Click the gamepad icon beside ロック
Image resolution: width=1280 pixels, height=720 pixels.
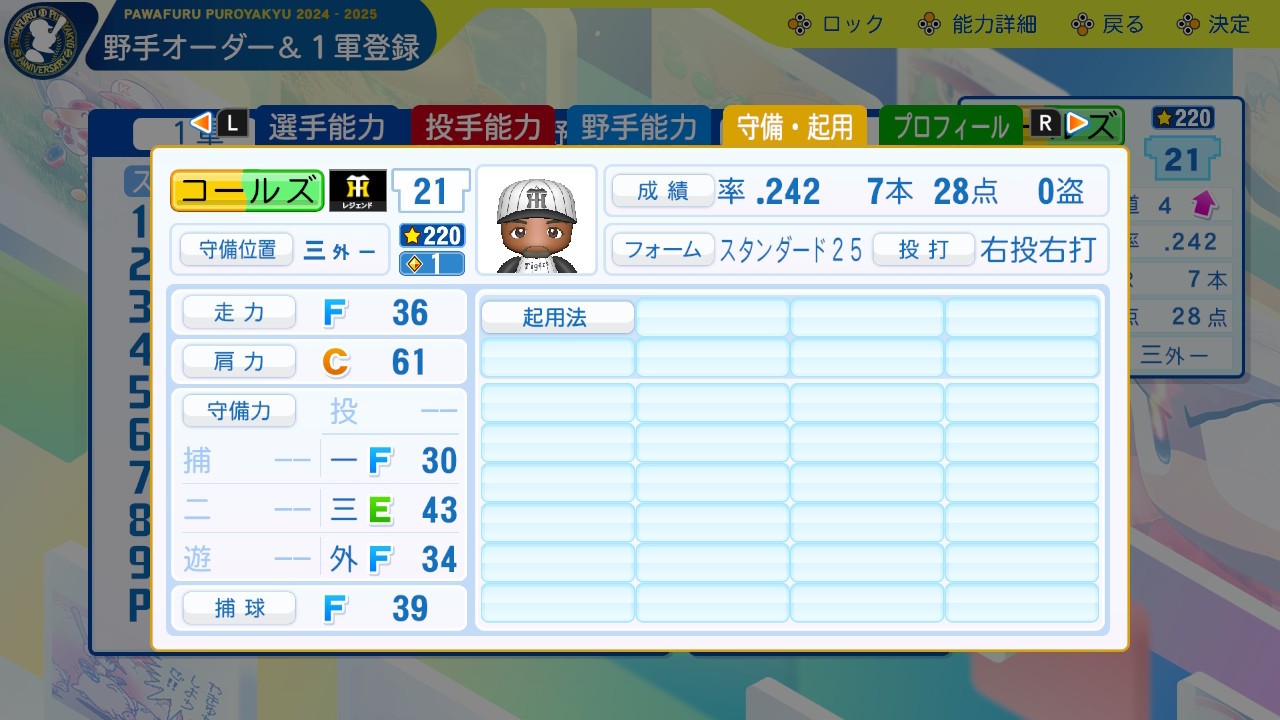click(798, 24)
